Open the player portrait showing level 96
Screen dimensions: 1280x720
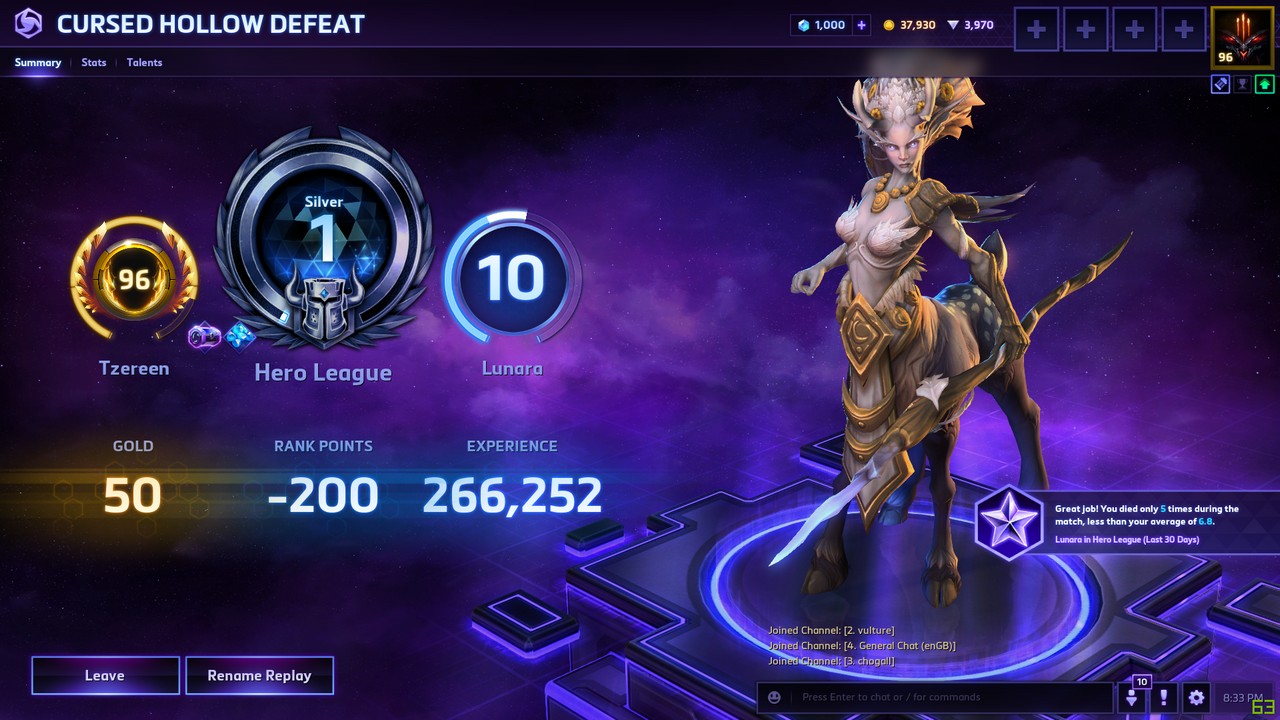pyautogui.click(x=1241, y=37)
